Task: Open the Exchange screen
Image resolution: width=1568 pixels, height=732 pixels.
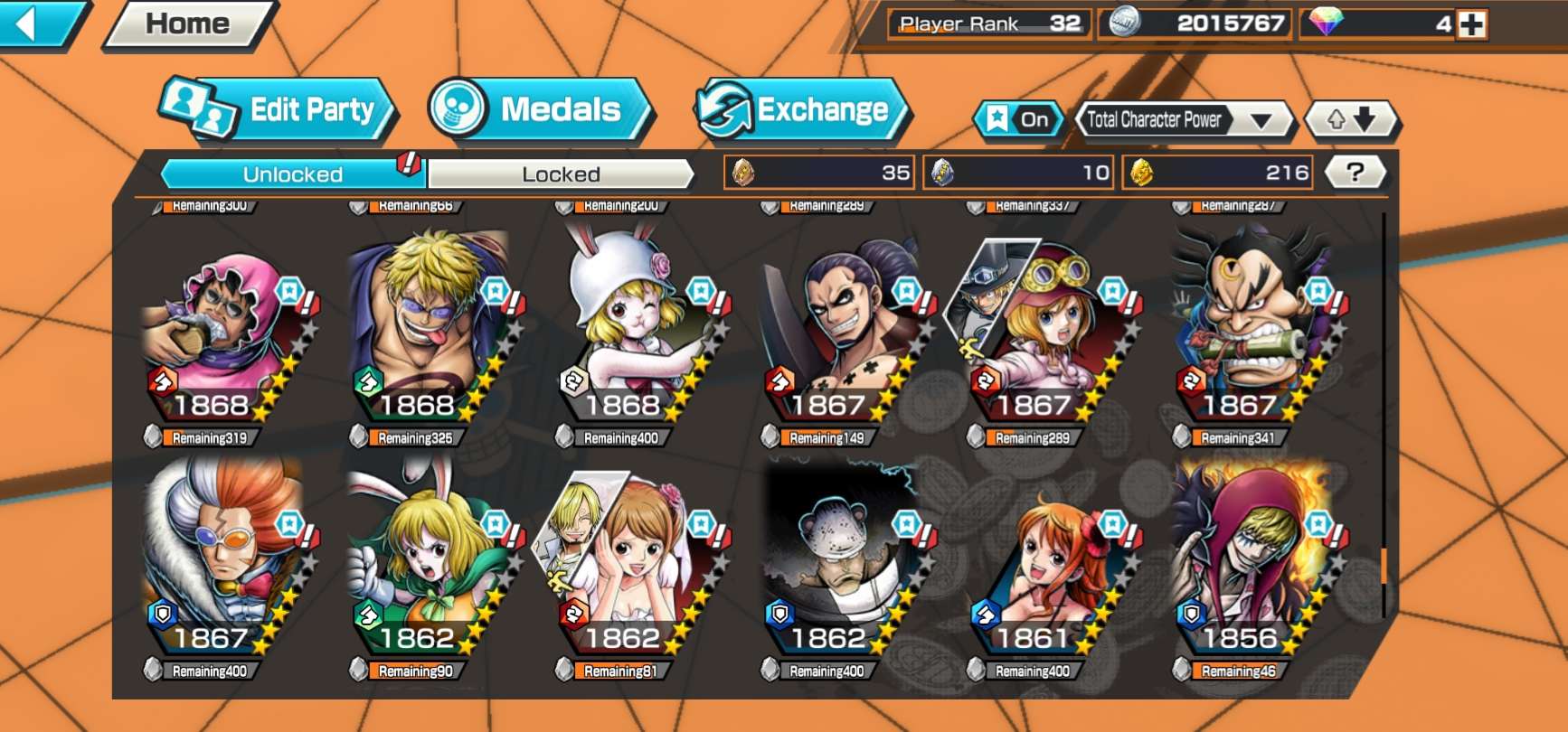Action: tap(802, 110)
